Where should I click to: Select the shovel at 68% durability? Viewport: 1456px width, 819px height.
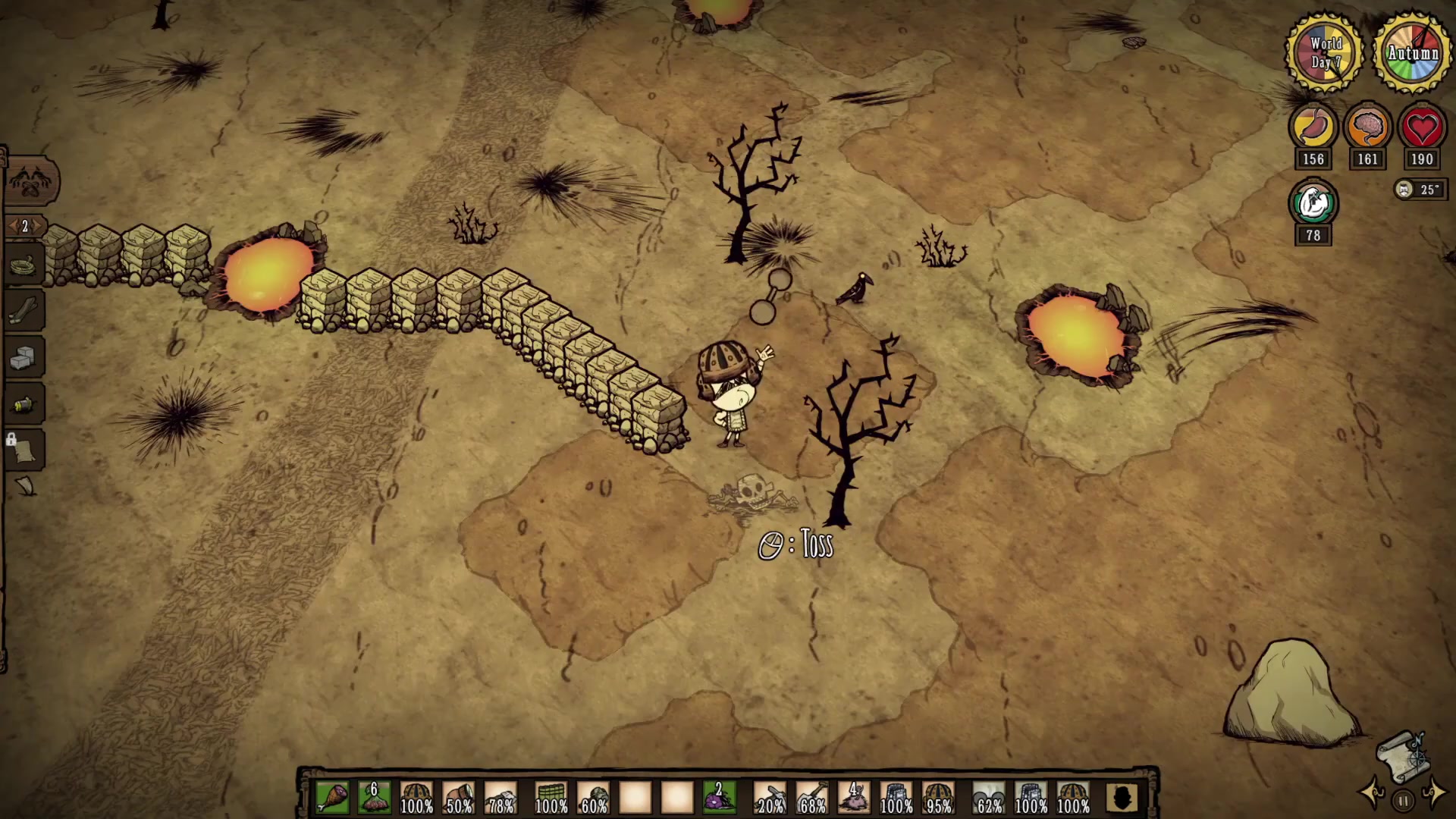click(x=811, y=798)
